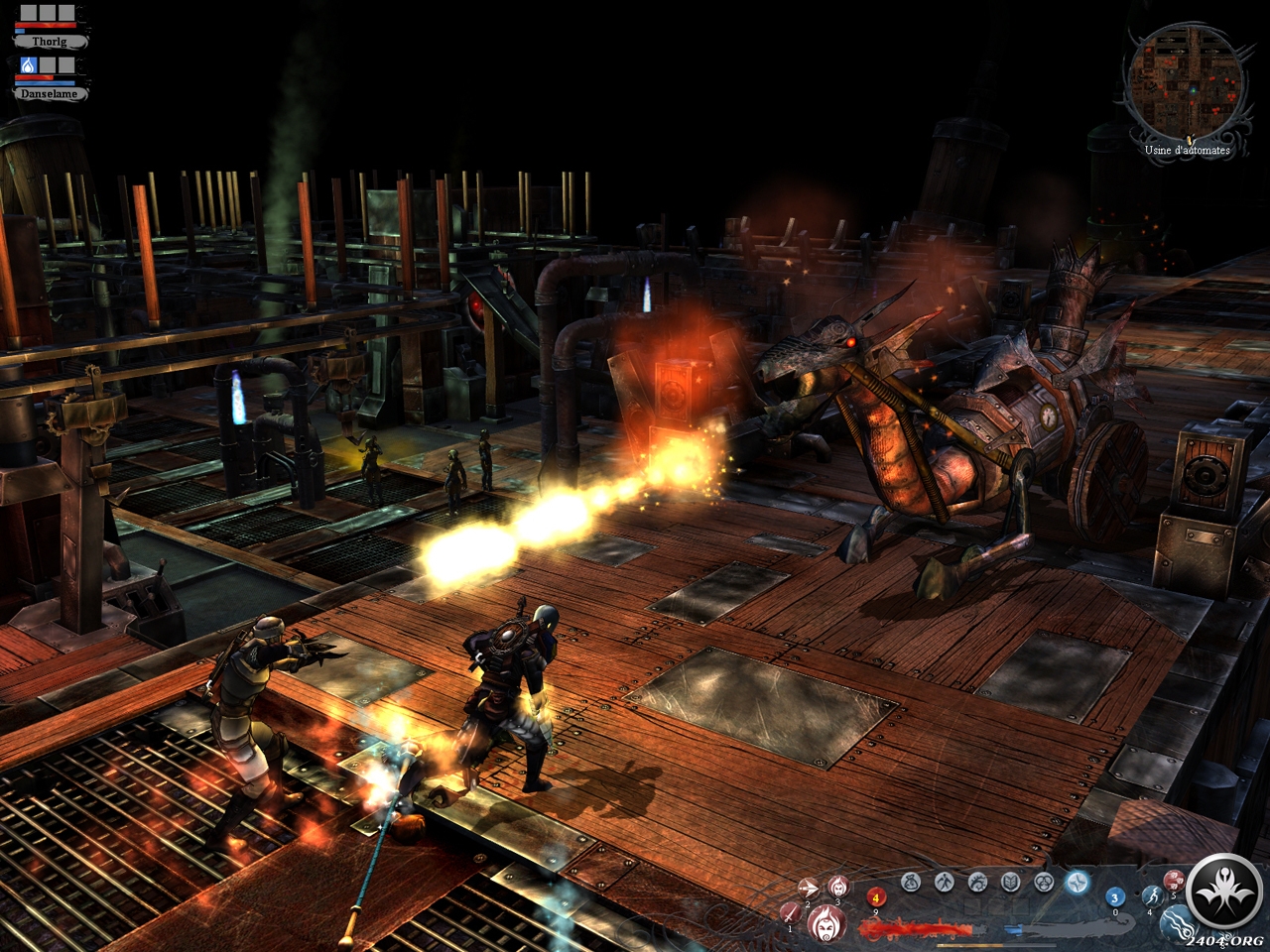Use the red health potion counter
This screenshot has height=952, width=1270.
click(x=876, y=897)
